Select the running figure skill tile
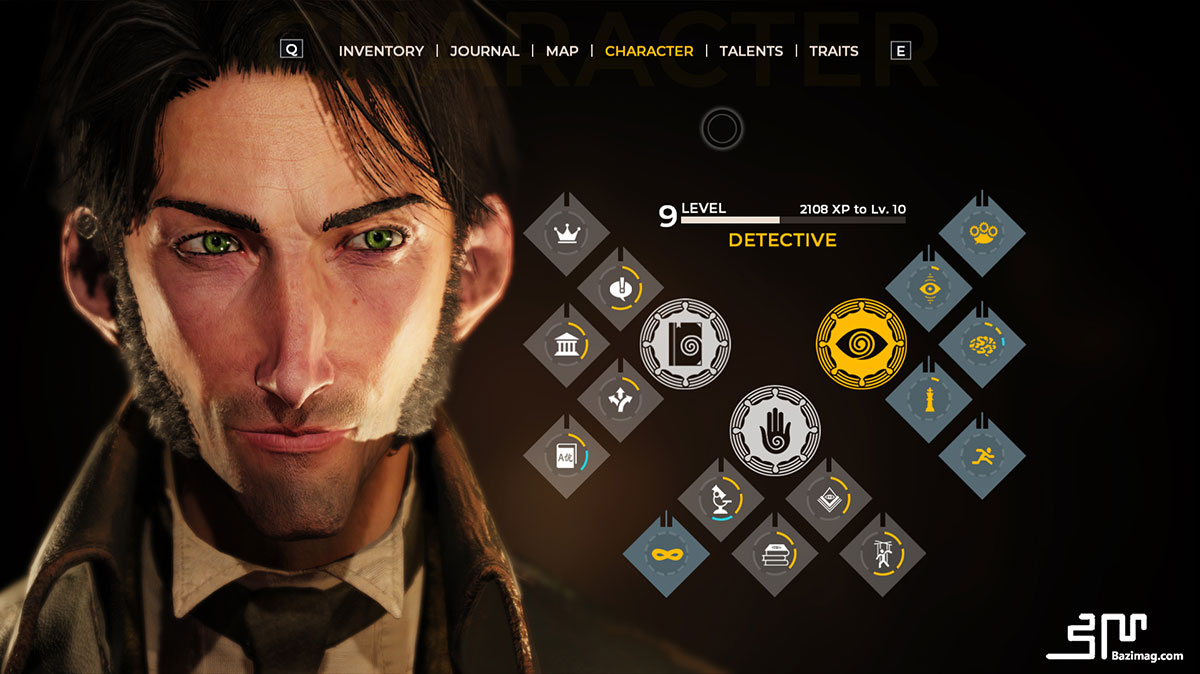The height and width of the screenshot is (674, 1200). [983, 455]
